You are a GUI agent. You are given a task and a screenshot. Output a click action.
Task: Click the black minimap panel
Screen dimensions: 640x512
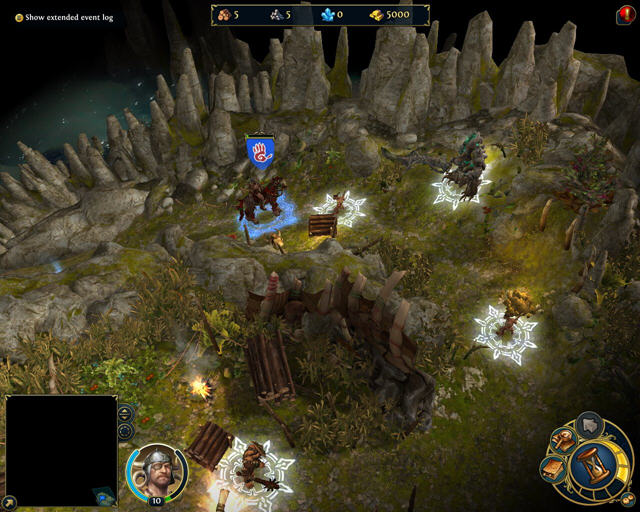click(x=61, y=449)
